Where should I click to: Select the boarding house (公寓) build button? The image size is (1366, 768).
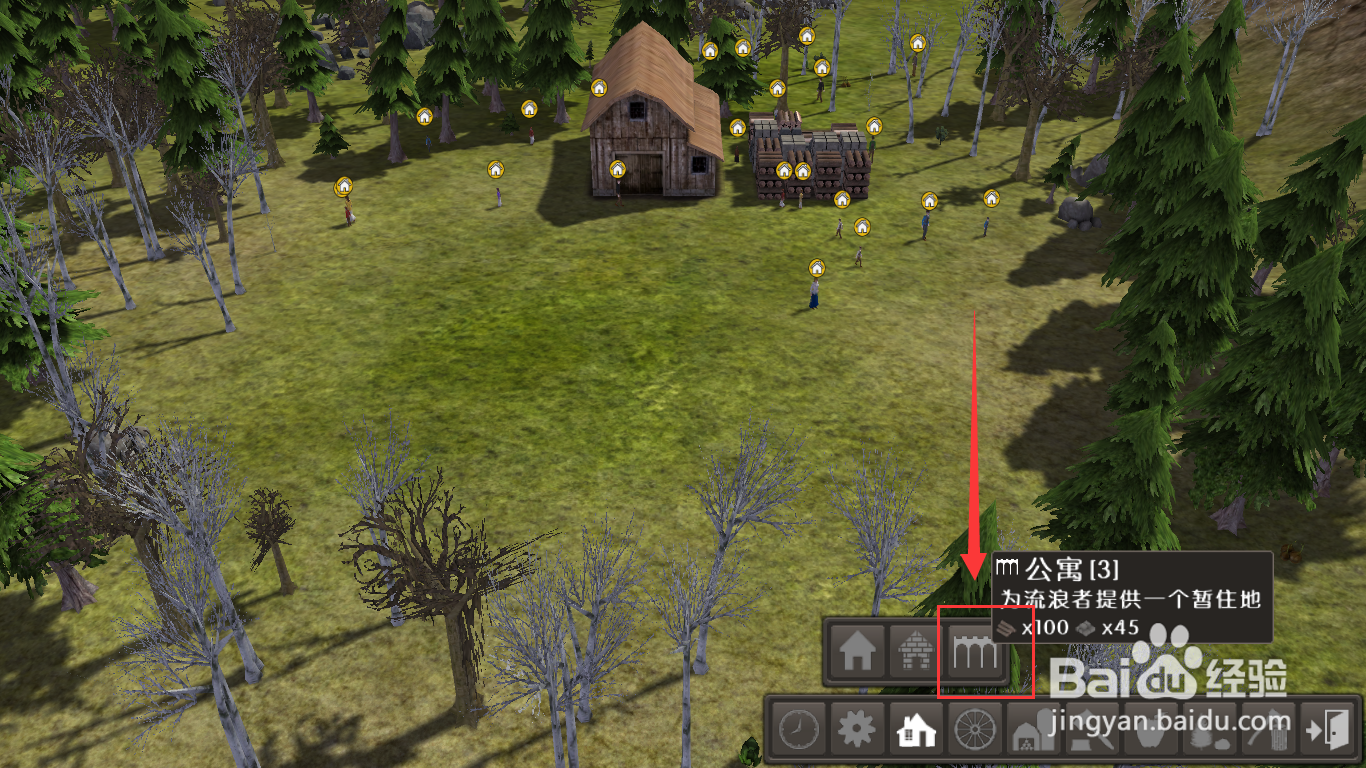972,654
